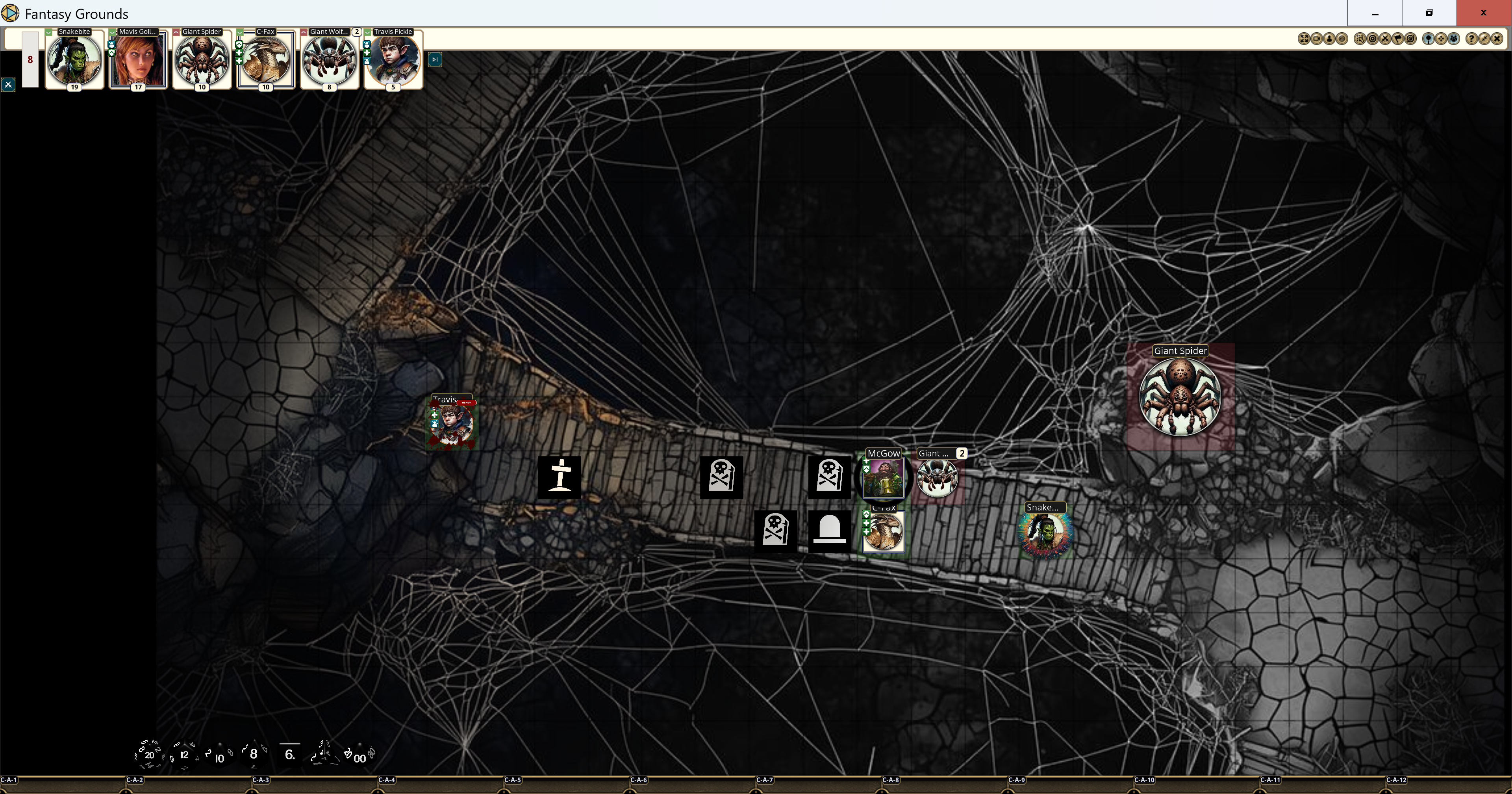Expand the Giant Wolf tracker entry

(x=304, y=32)
